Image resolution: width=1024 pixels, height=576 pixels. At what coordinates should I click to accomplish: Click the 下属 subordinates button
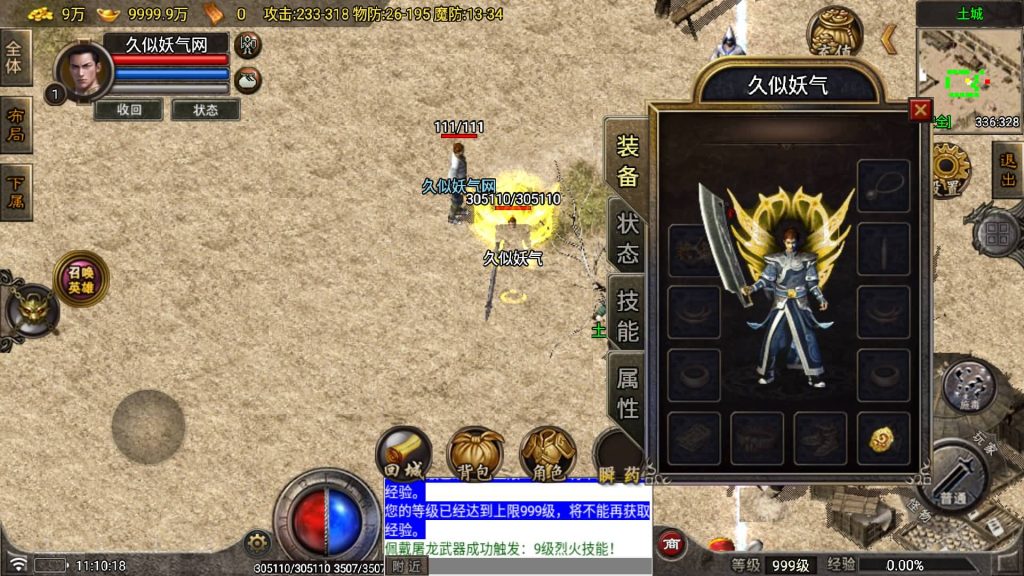pos(16,192)
